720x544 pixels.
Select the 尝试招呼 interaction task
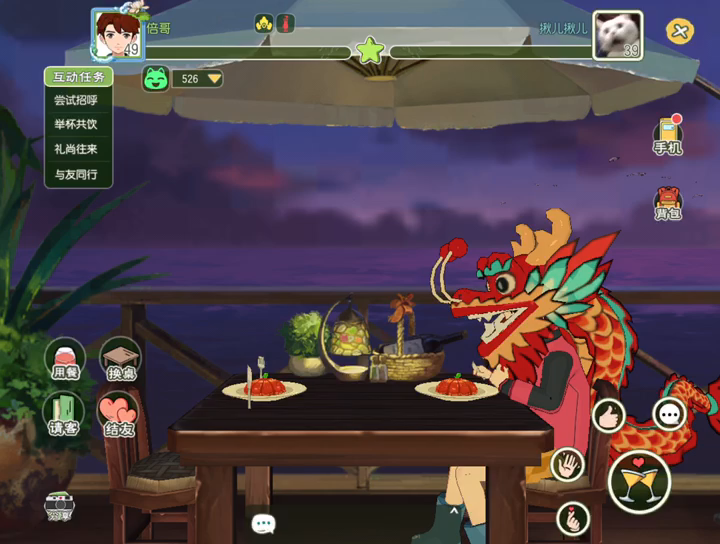point(76,101)
